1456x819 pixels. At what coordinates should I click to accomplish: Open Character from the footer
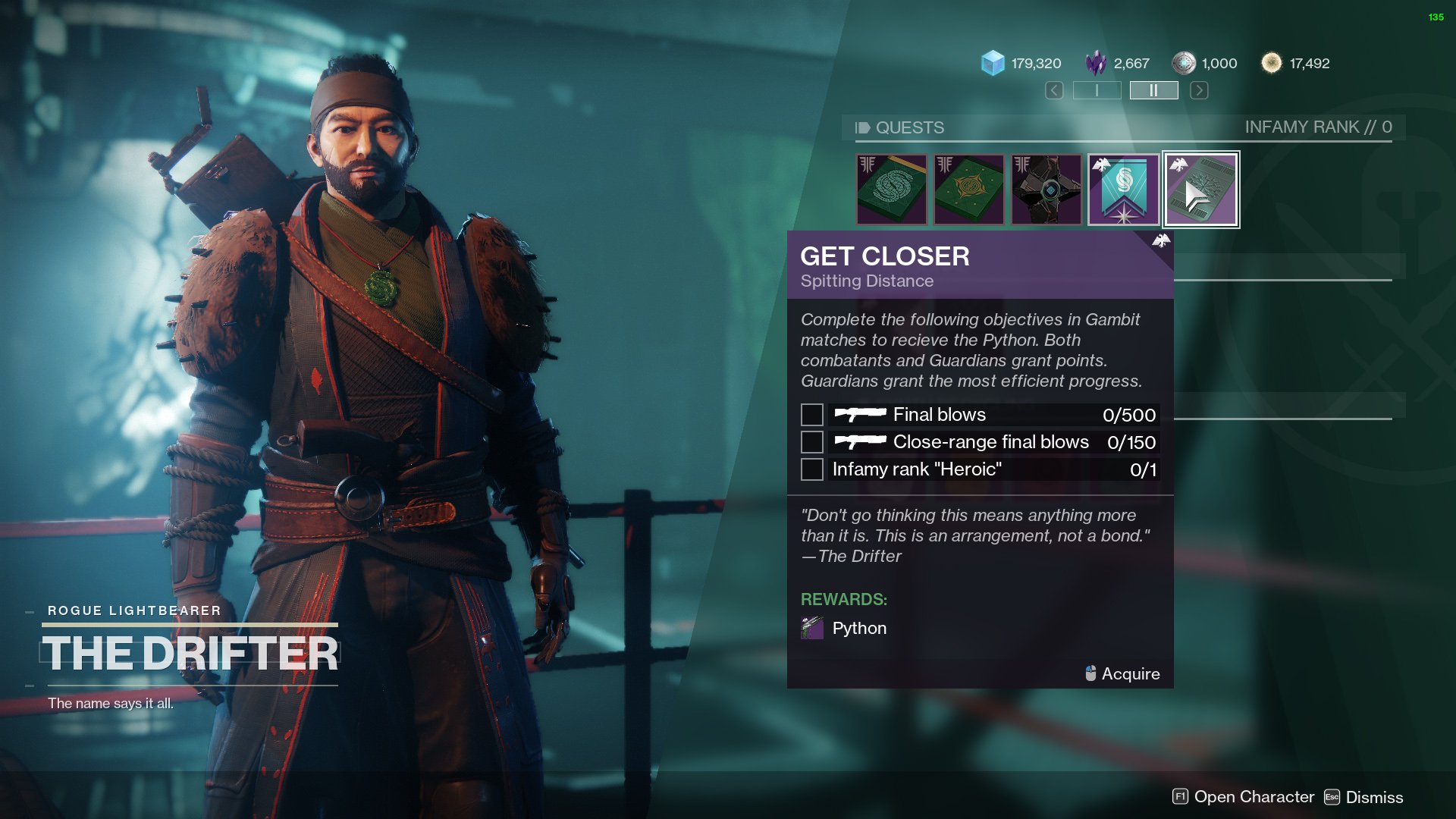point(1244,797)
